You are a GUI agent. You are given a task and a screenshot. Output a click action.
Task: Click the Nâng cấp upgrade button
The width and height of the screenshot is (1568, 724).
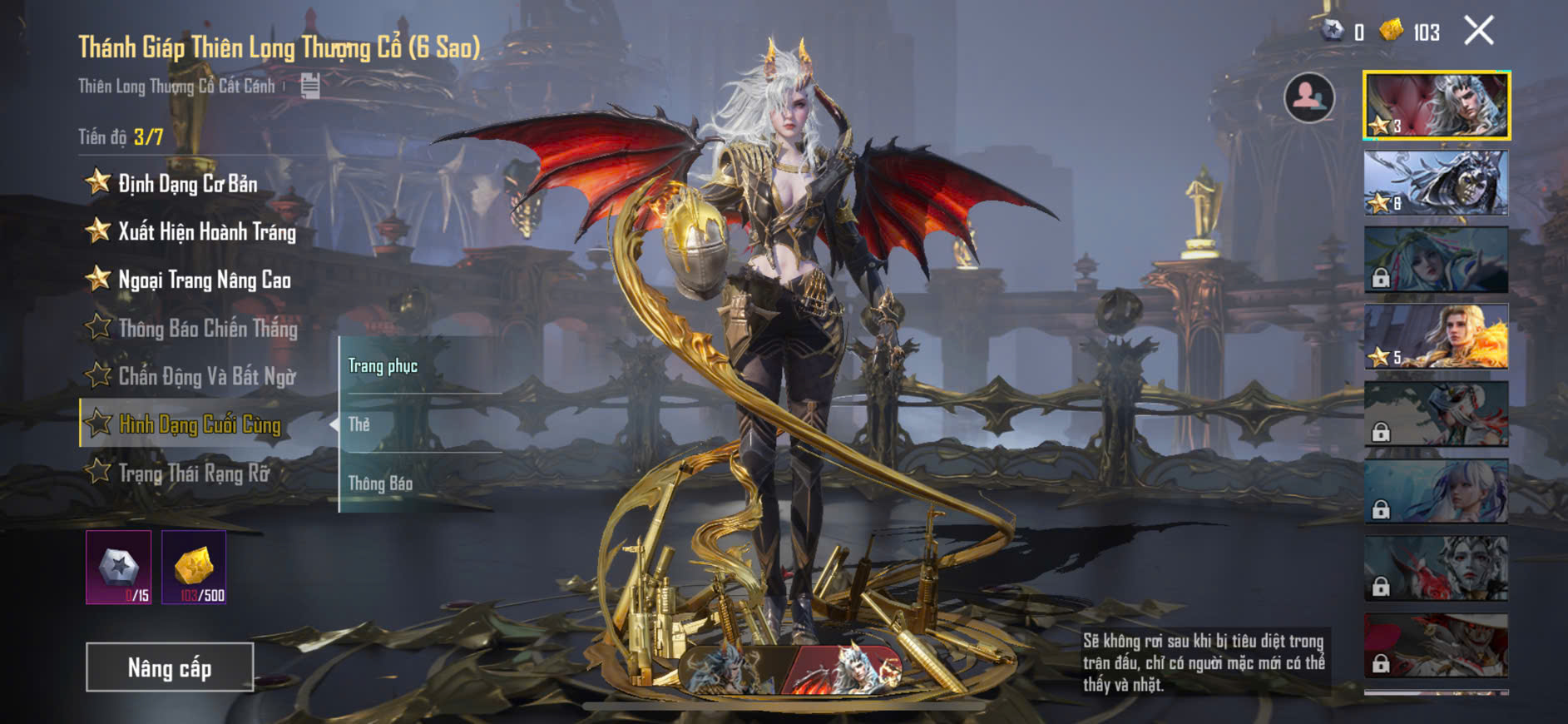pos(170,667)
